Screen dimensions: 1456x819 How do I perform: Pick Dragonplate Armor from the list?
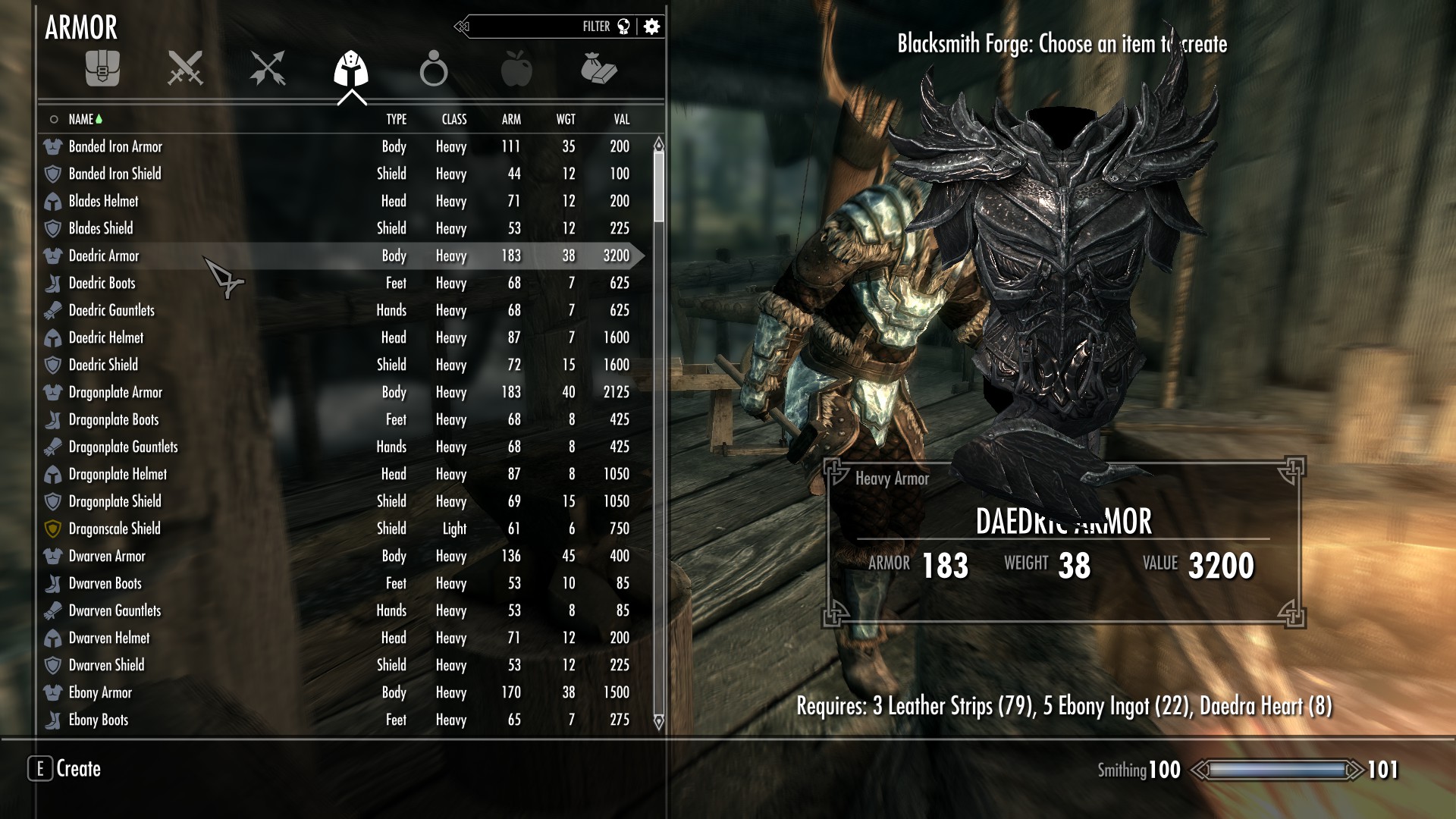click(115, 392)
